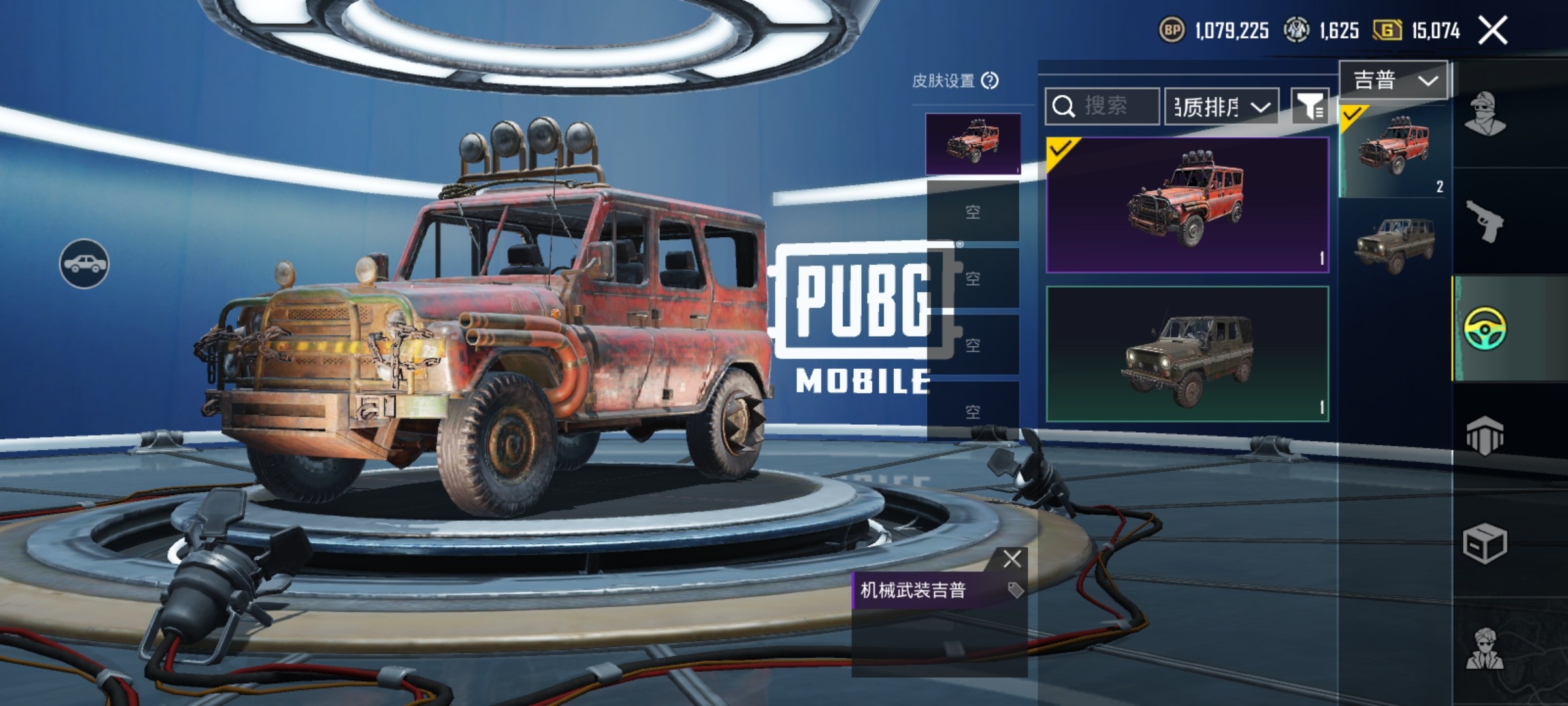Viewport: 1568px width, 706px height.
Task: Open the 吉普 vehicle type dropdown
Action: tap(1394, 80)
